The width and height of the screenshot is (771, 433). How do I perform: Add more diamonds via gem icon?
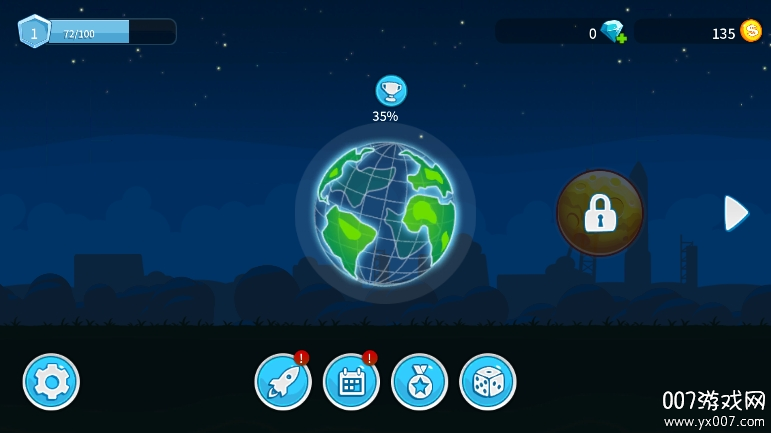613,33
